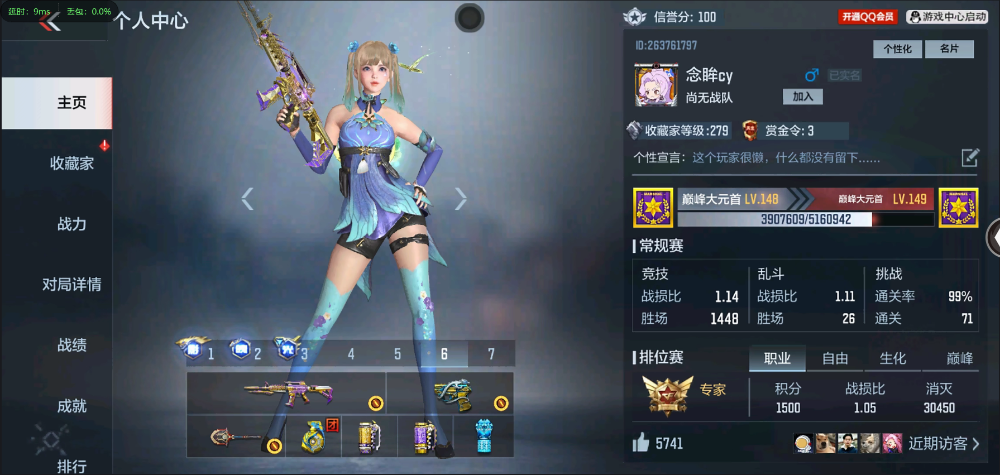Show next character with right arrow
Screen dimensions: 1000x475
461,199
